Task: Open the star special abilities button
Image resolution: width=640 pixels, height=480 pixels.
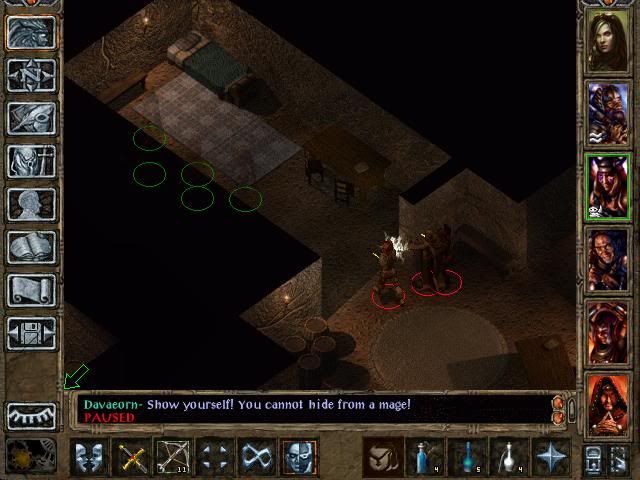Action: click(552, 458)
